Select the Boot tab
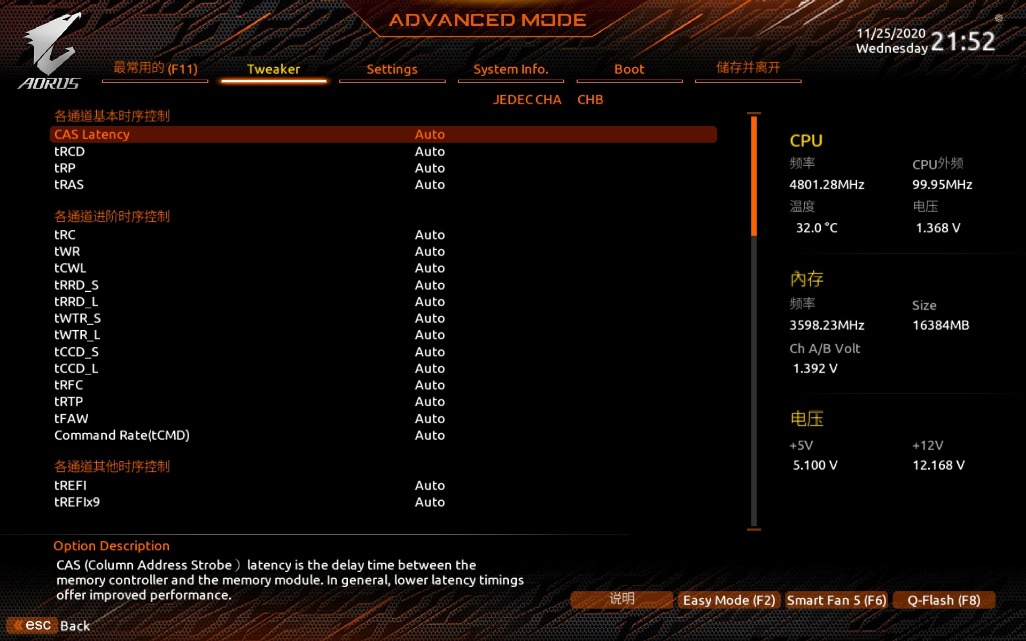This screenshot has height=641, width=1026. click(x=629, y=69)
